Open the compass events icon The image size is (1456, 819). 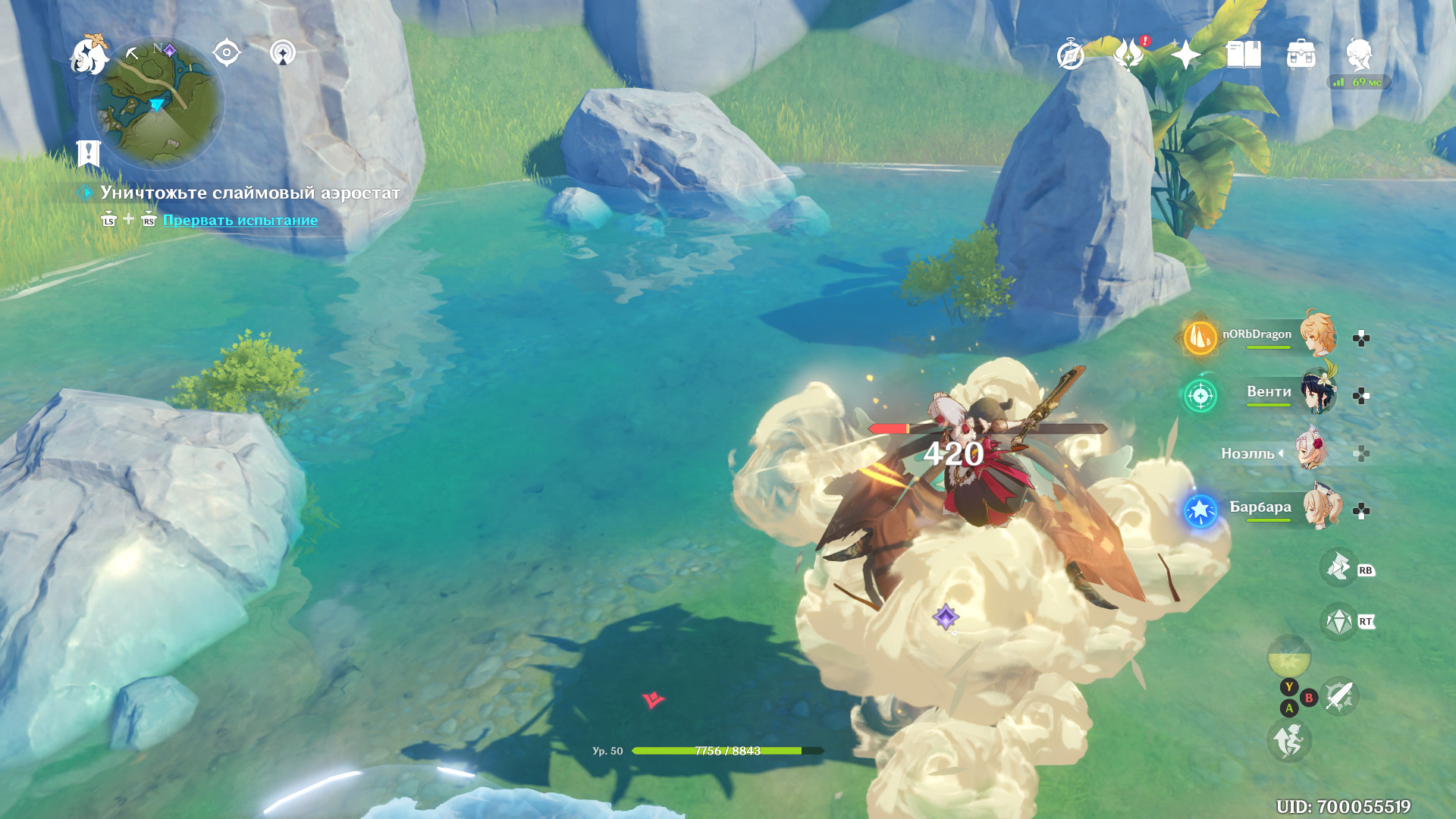point(1070,55)
